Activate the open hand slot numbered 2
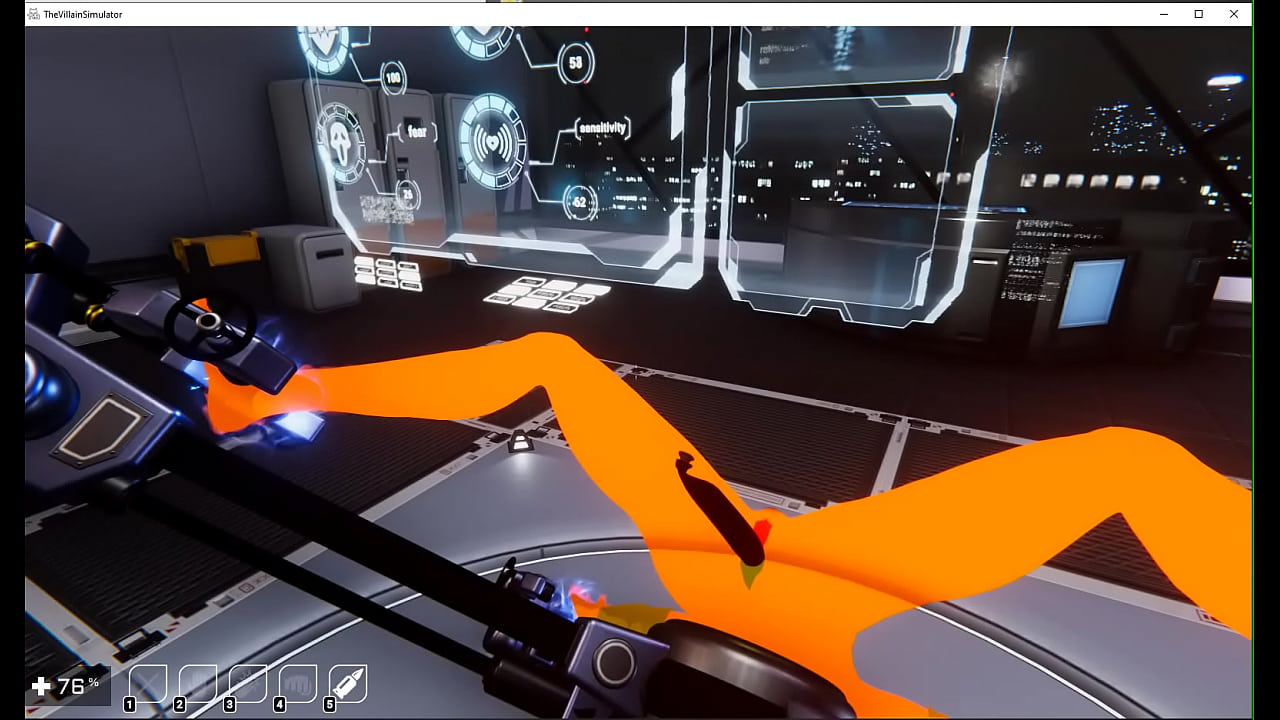Image resolution: width=1280 pixels, height=720 pixels. 198,684
